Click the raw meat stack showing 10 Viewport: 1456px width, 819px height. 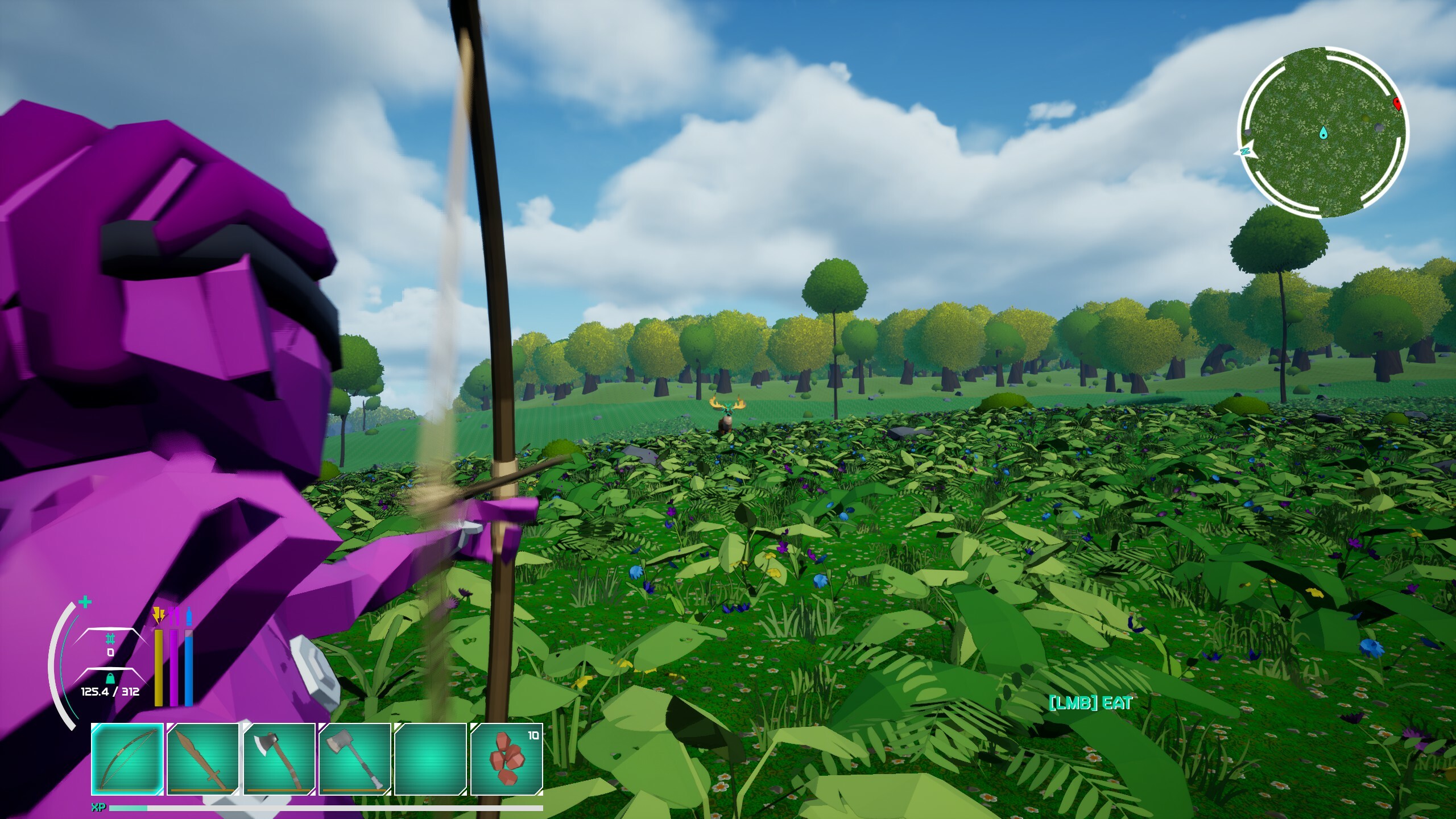pyautogui.click(x=506, y=761)
